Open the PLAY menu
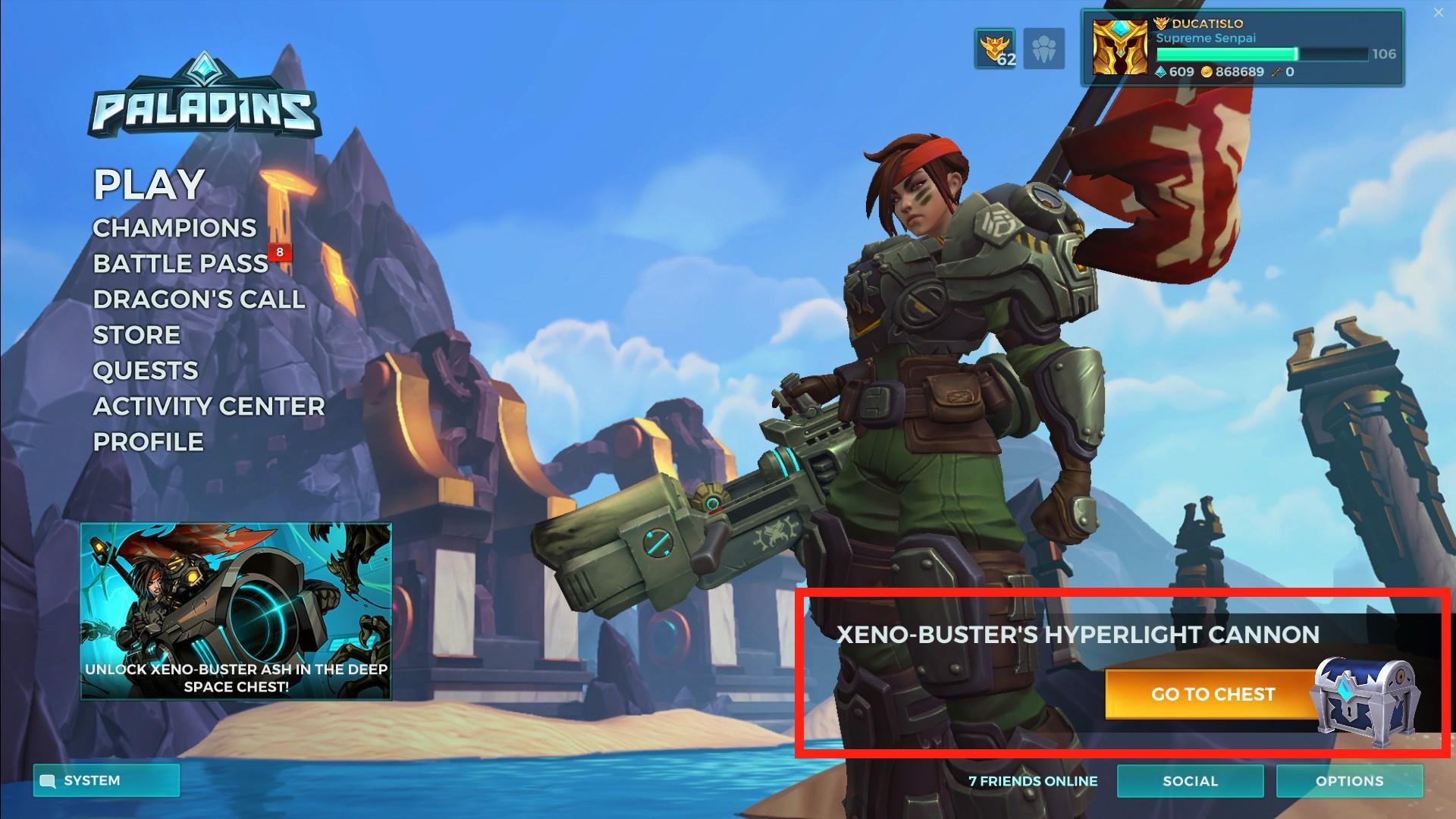The image size is (1456, 819). [x=149, y=184]
